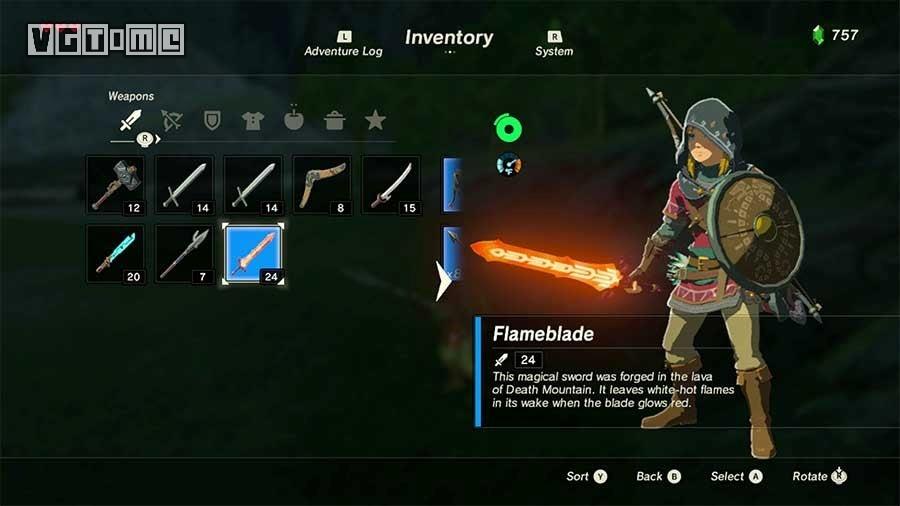Open the food cooking pot tab
The image size is (900, 506).
334,121
